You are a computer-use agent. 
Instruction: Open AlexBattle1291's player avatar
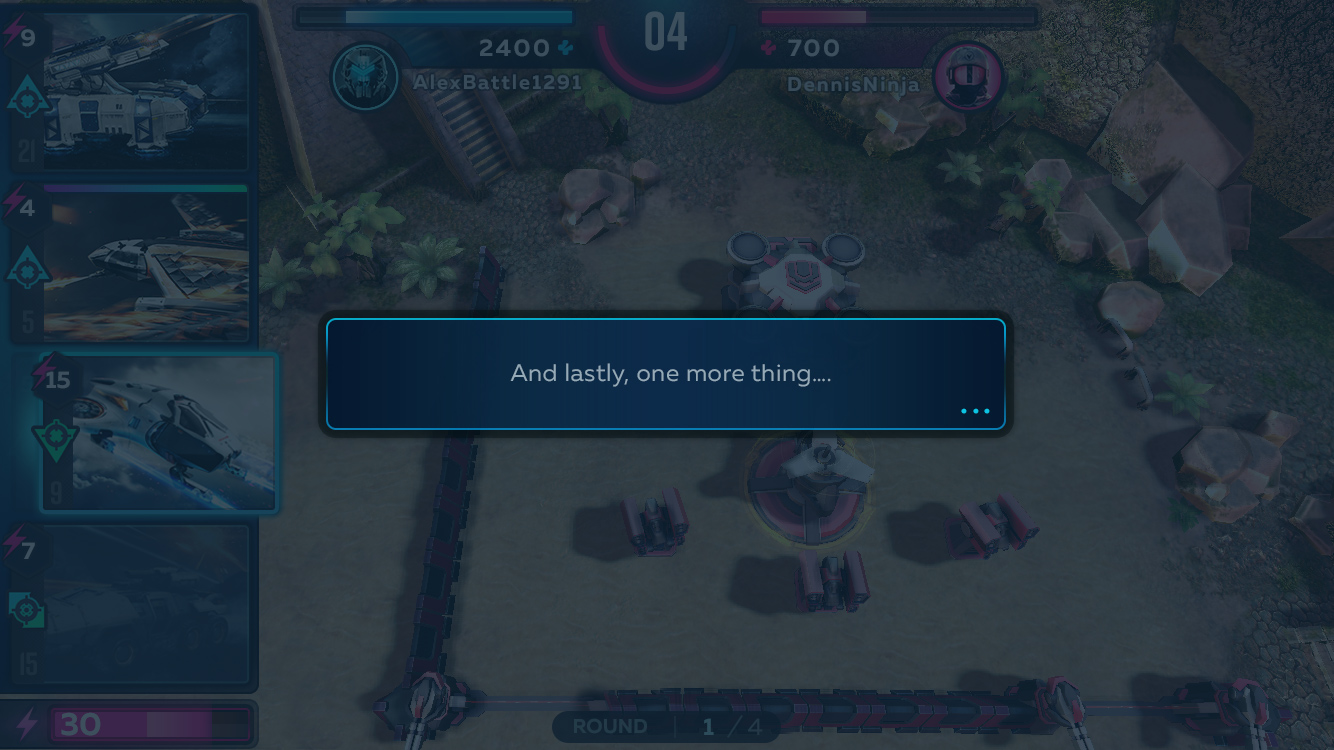[365, 77]
